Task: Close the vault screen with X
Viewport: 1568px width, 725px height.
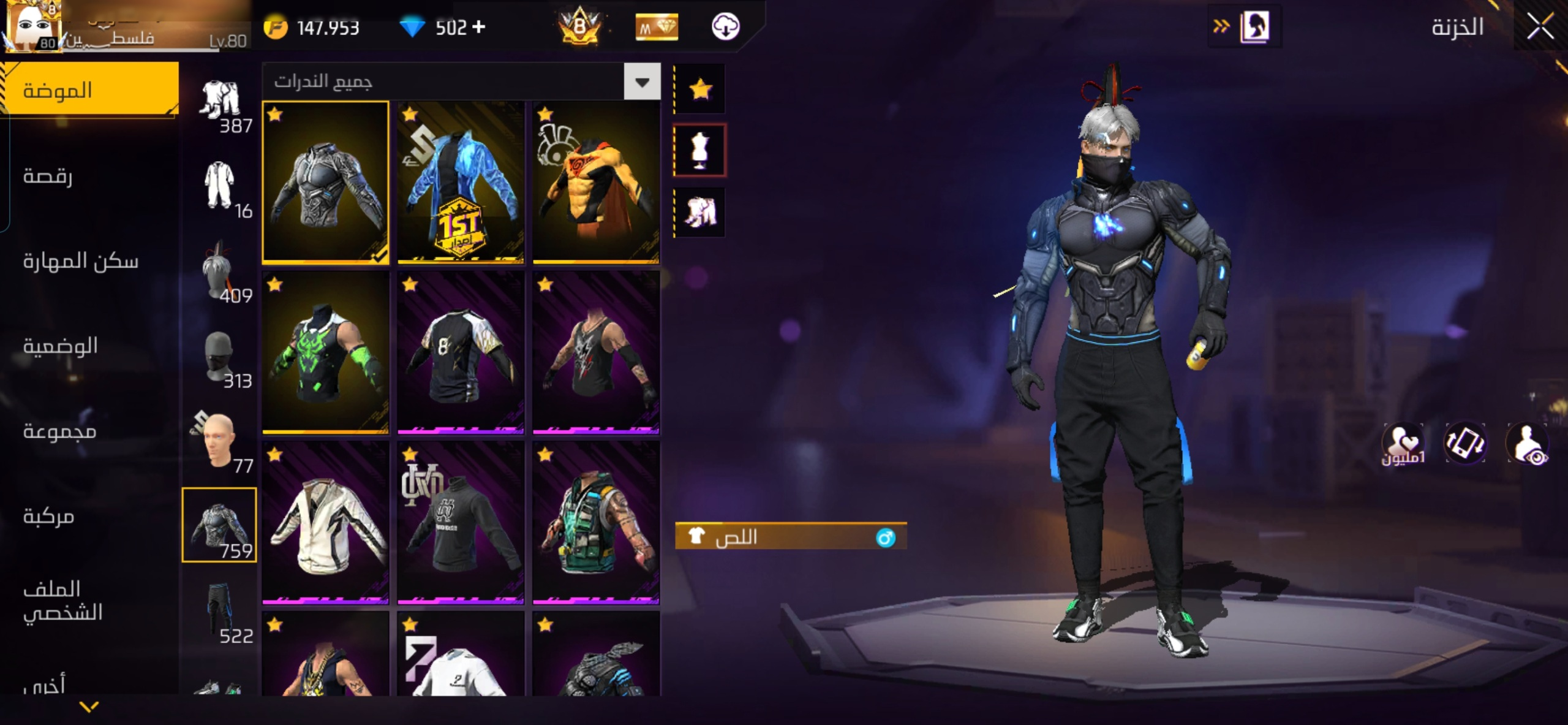Action: click(1540, 26)
